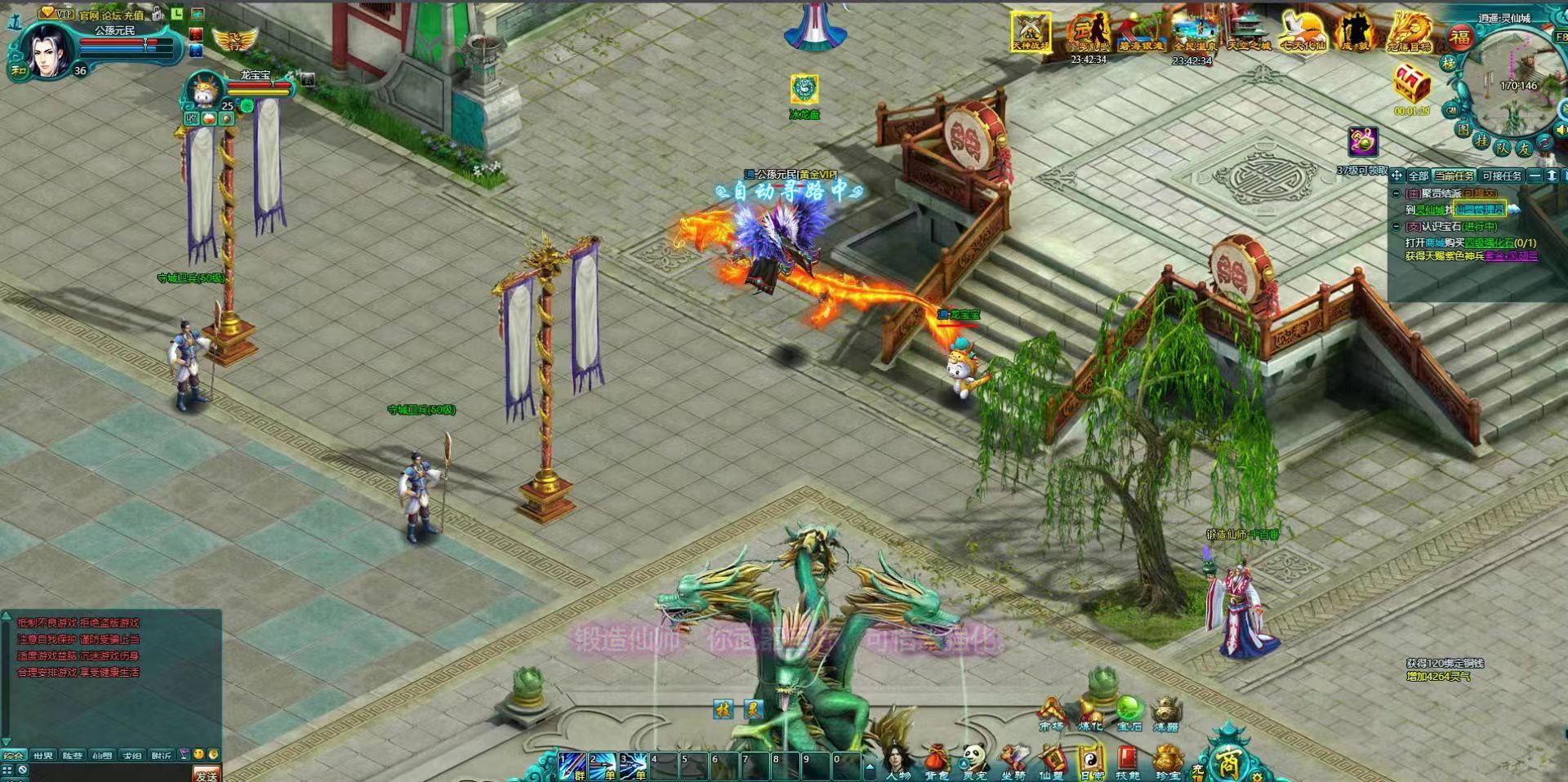Switch to the 全部 quest tab
This screenshot has height=782, width=1568.
click(x=1418, y=176)
